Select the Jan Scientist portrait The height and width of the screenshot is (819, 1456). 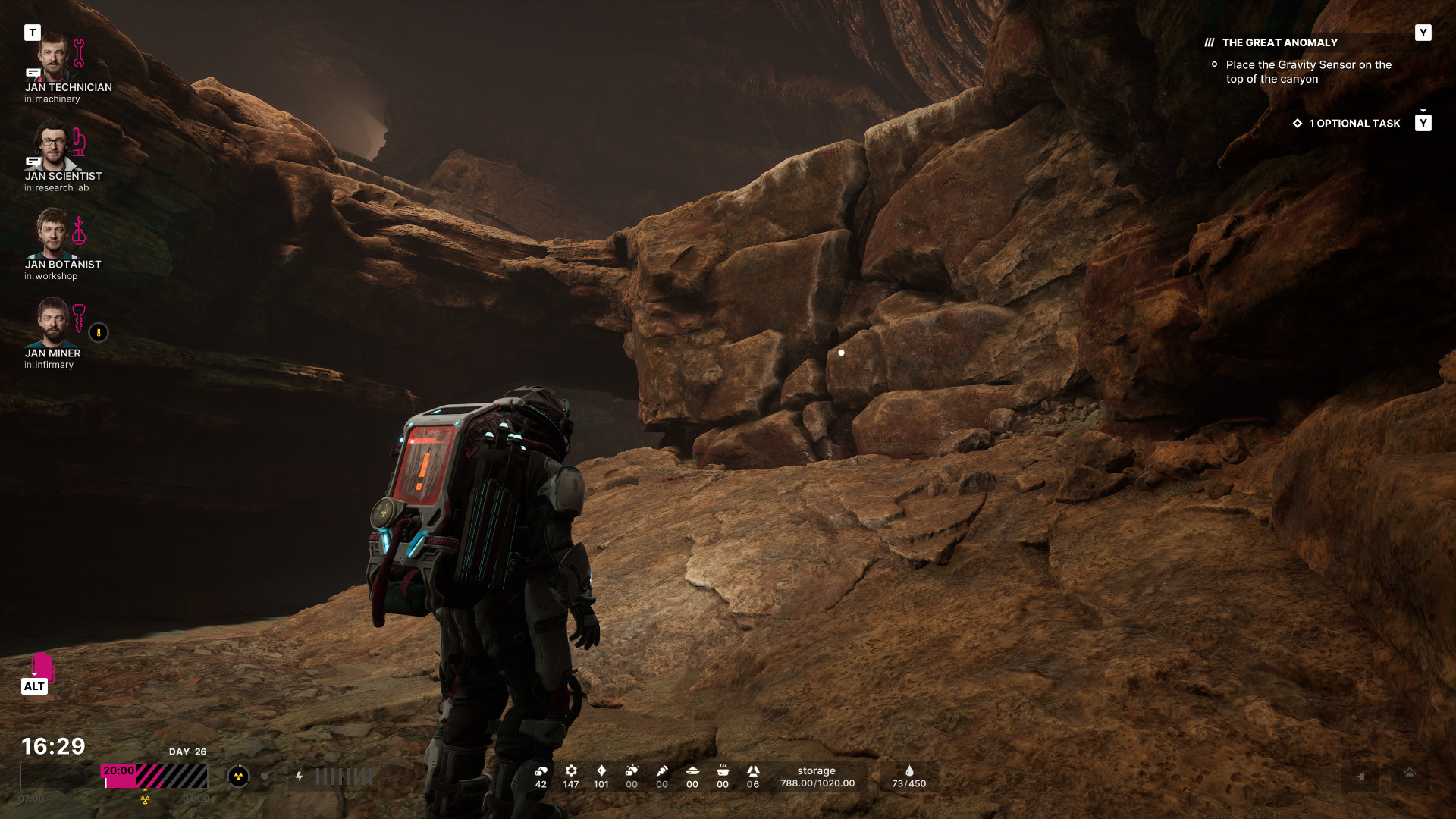click(53, 146)
